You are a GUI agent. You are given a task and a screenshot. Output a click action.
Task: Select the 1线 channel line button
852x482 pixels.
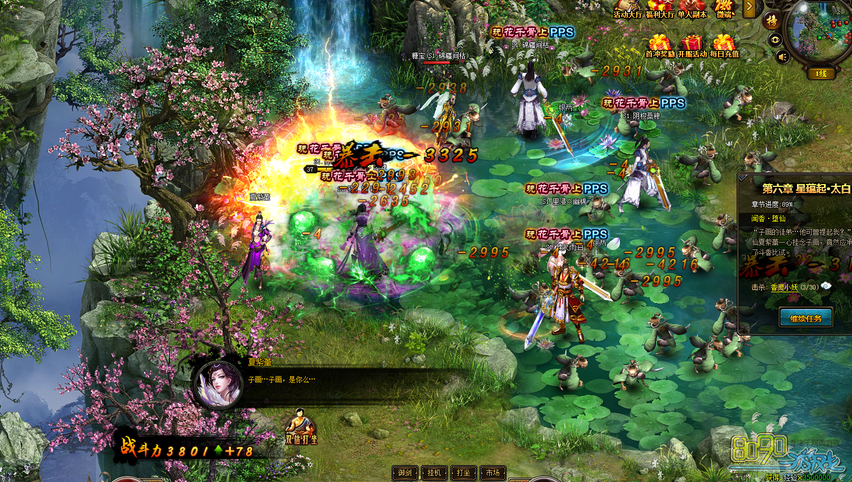tap(821, 73)
